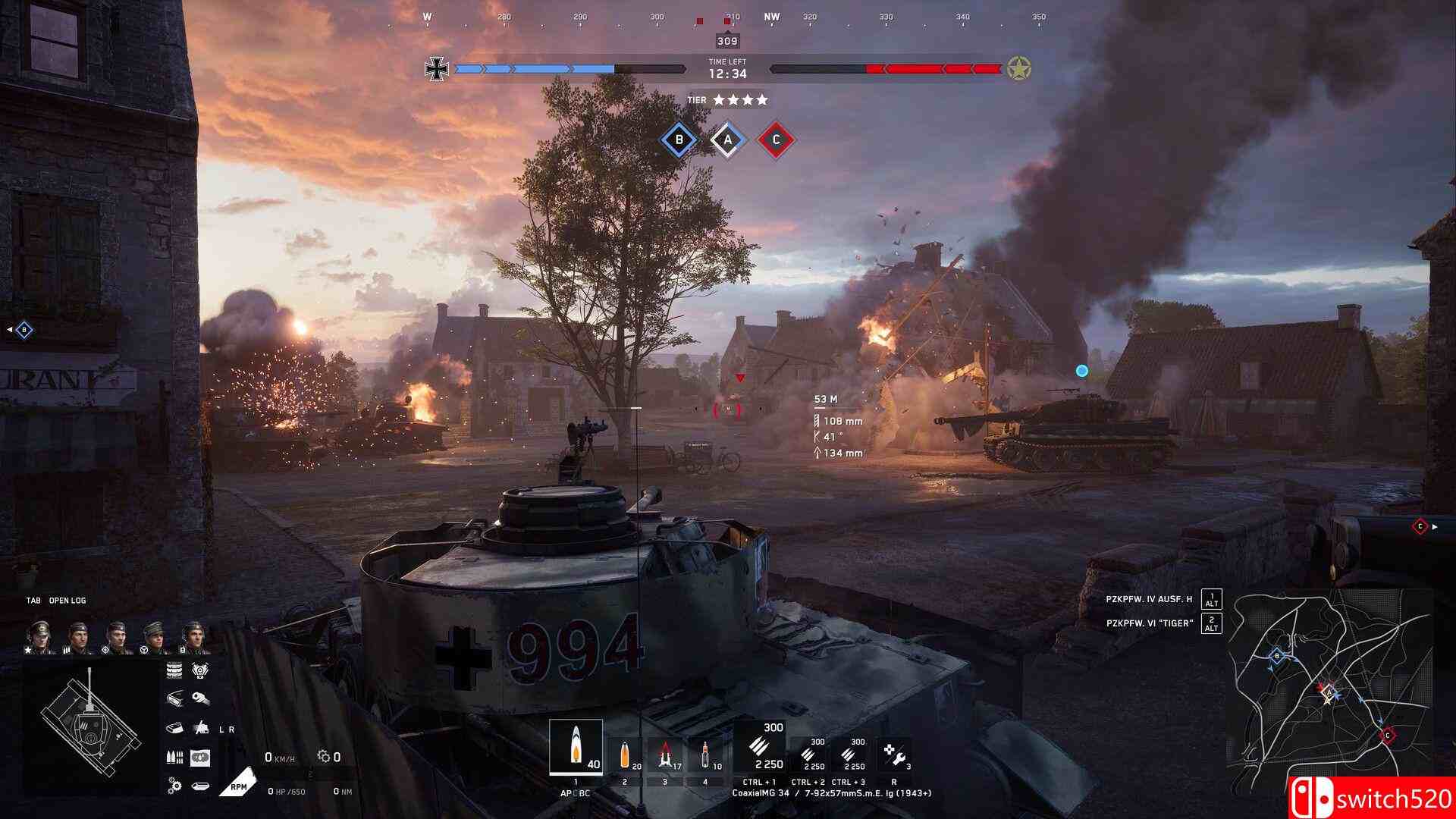Click the Iron Cross axis team emblem
Viewport: 1456px width, 819px height.
[437, 68]
